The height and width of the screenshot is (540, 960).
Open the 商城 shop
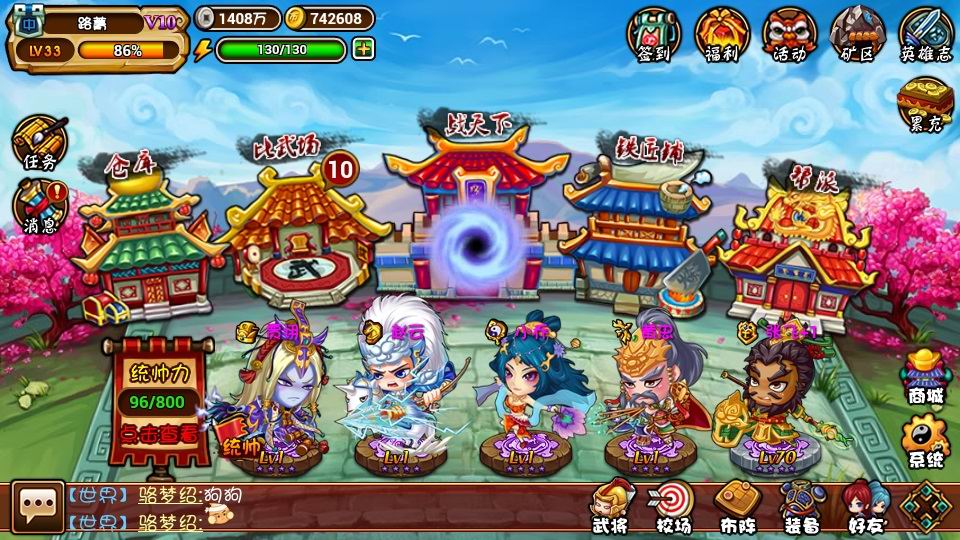coord(924,375)
